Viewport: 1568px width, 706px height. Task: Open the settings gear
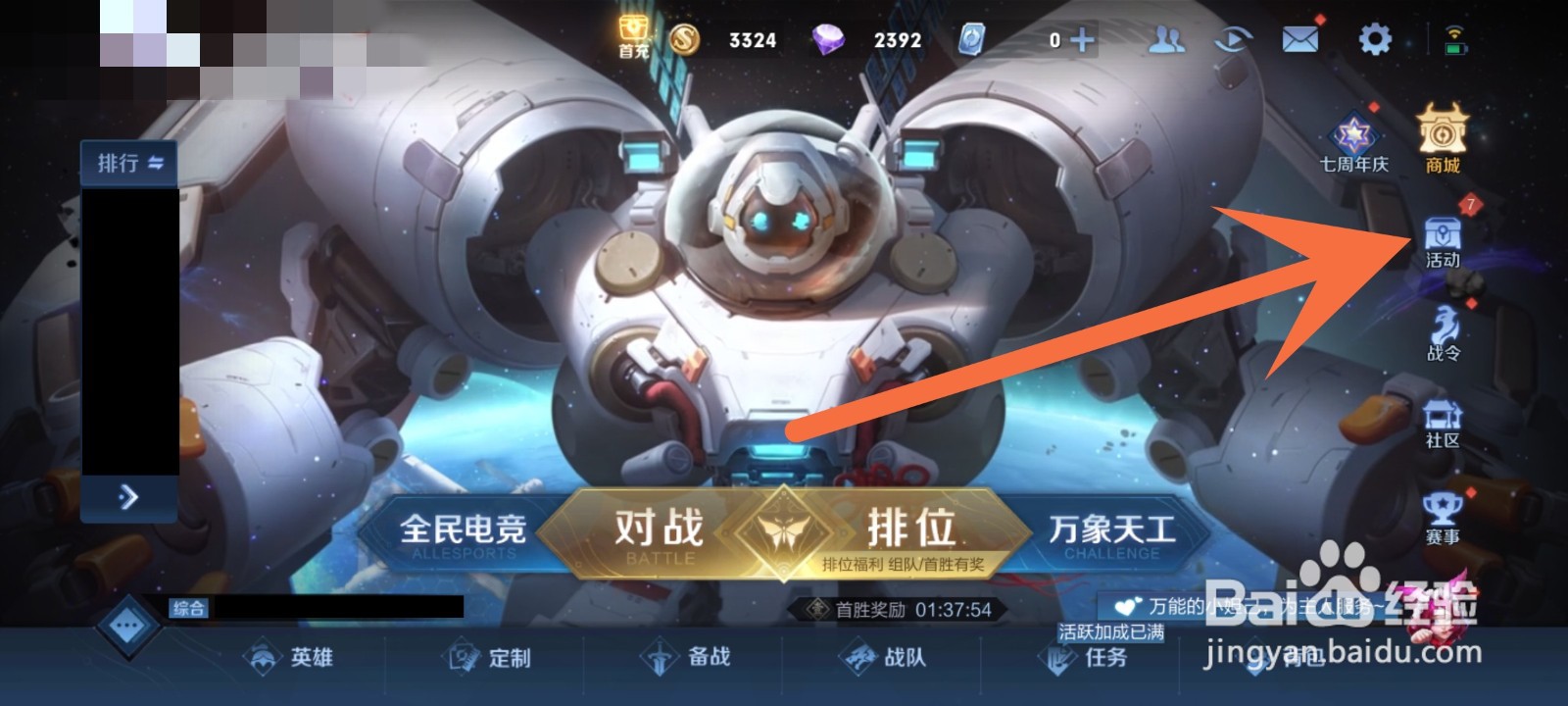click(1374, 39)
